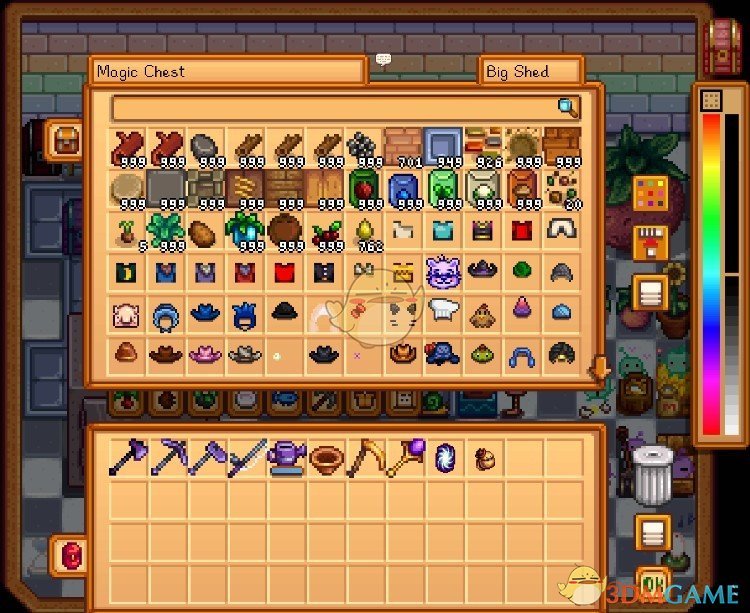The image size is (750, 613).
Task: Take the purple cat mask
Action: pos(443,272)
